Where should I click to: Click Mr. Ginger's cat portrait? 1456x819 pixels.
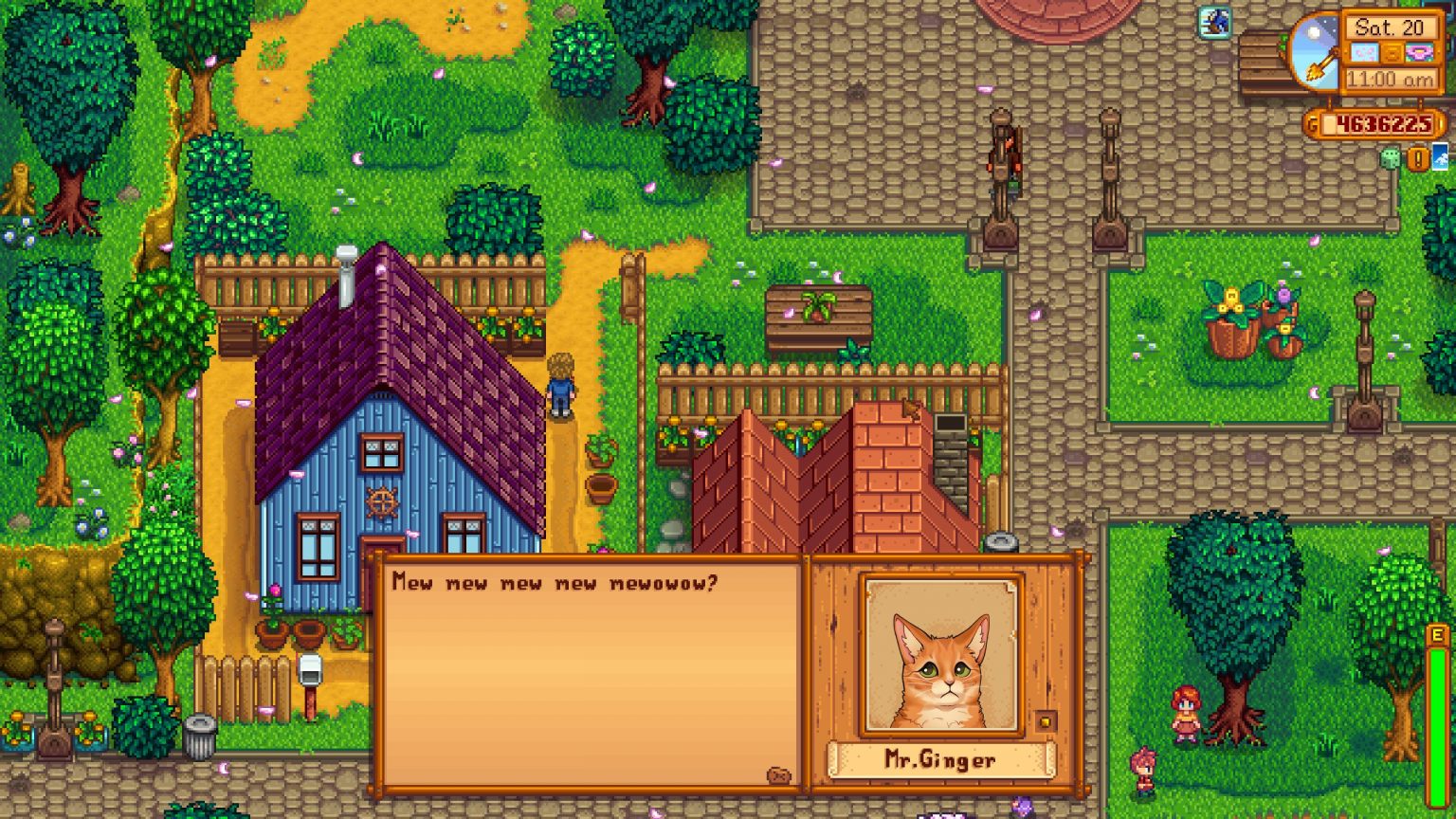pos(938,668)
